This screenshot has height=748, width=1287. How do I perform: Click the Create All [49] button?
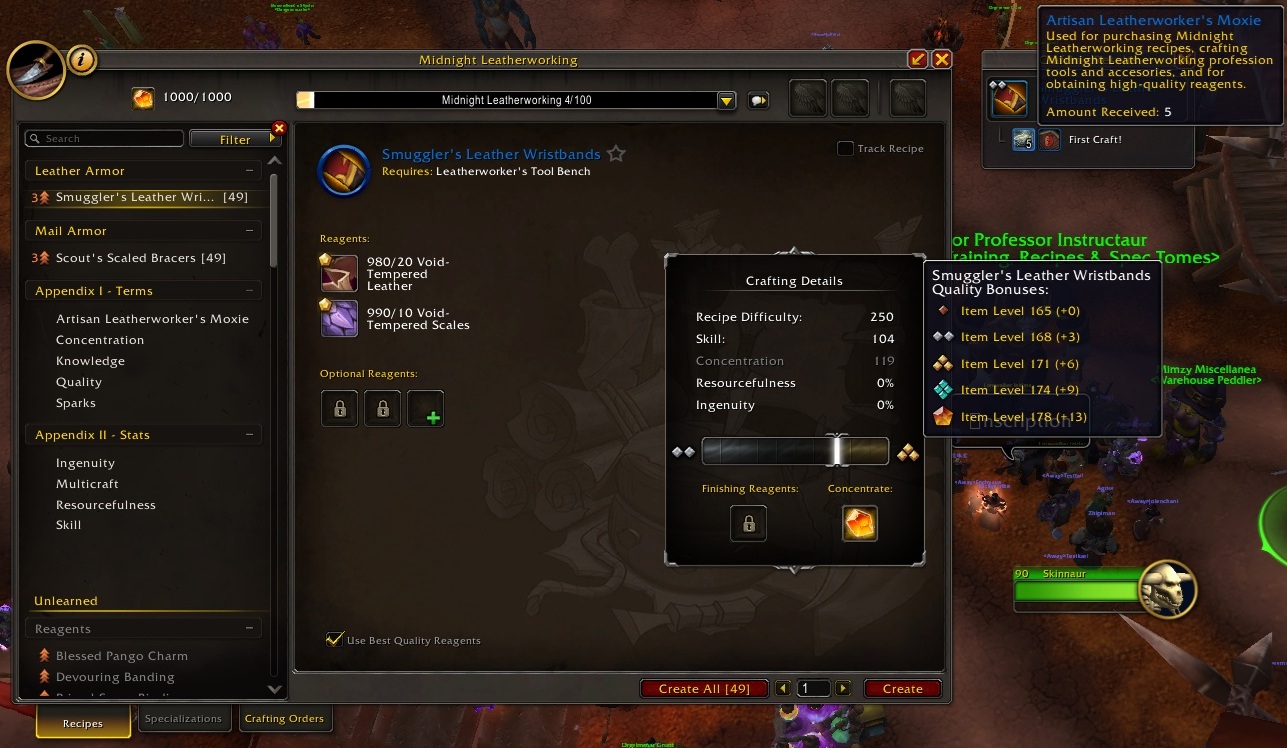click(x=704, y=688)
